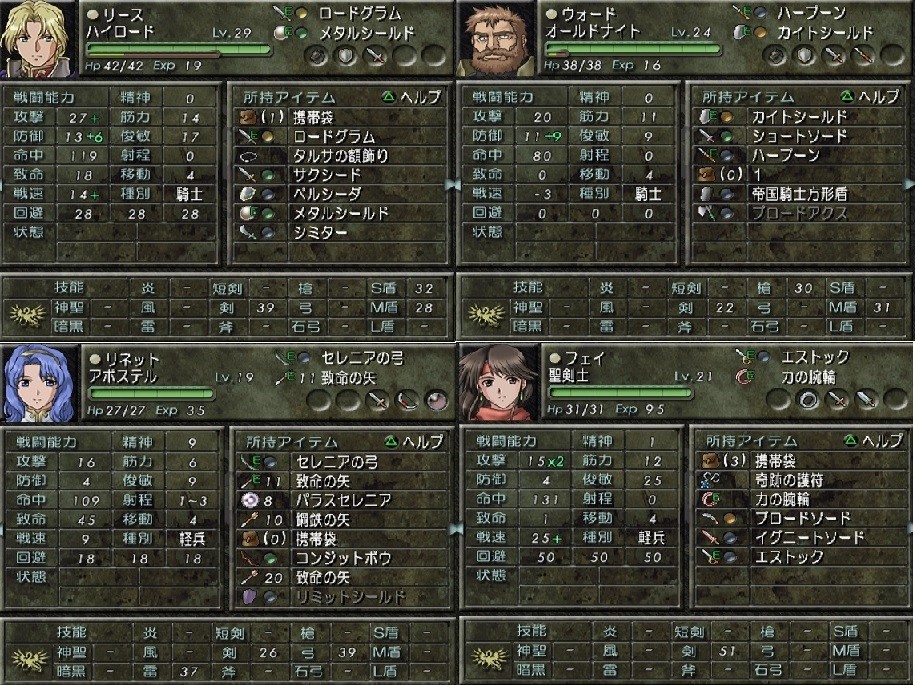This screenshot has width=915, height=685.
Task: Select タルサの髪飾り in Reese's item list
Action: [340, 156]
